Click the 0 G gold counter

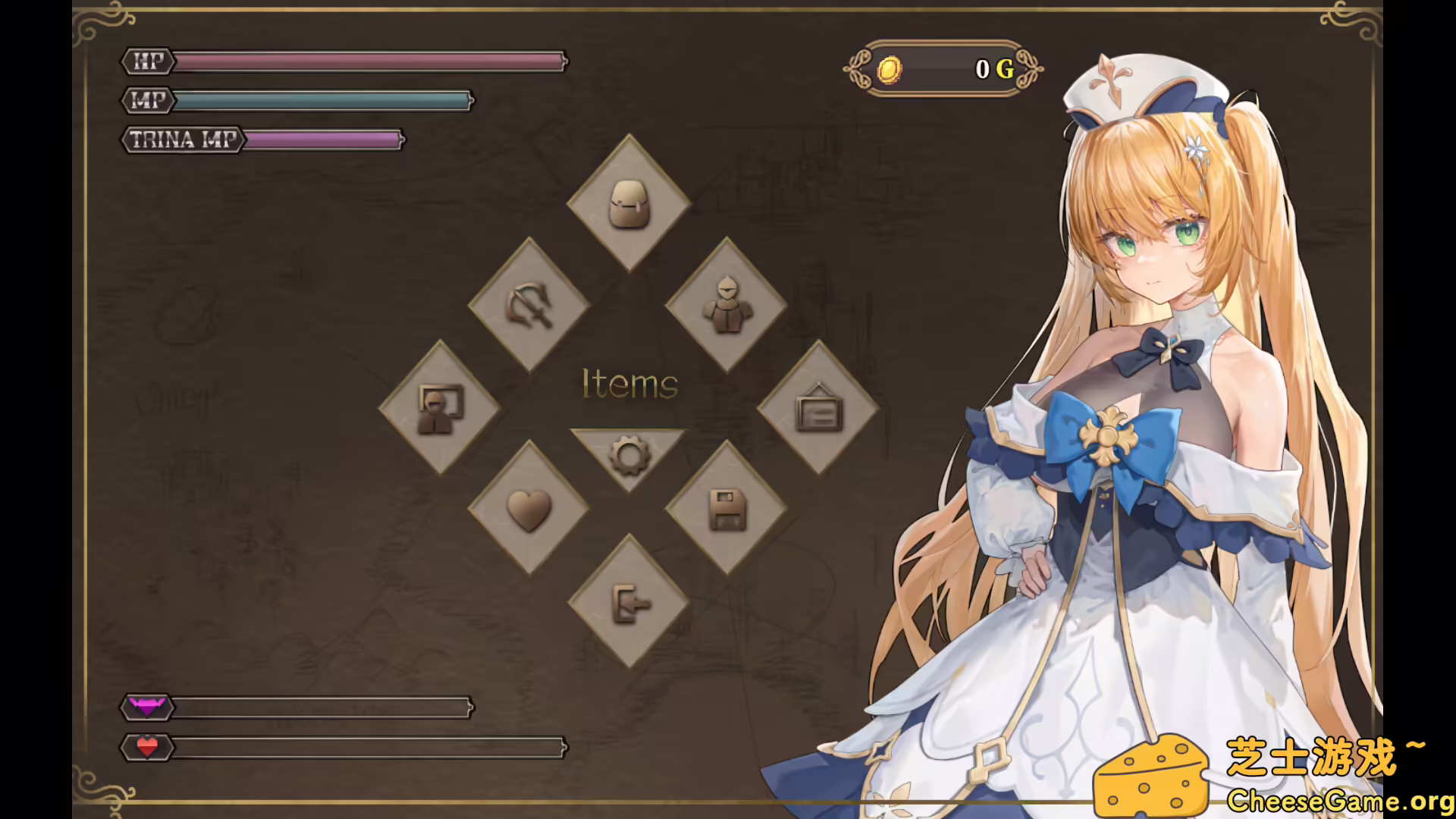pos(993,71)
